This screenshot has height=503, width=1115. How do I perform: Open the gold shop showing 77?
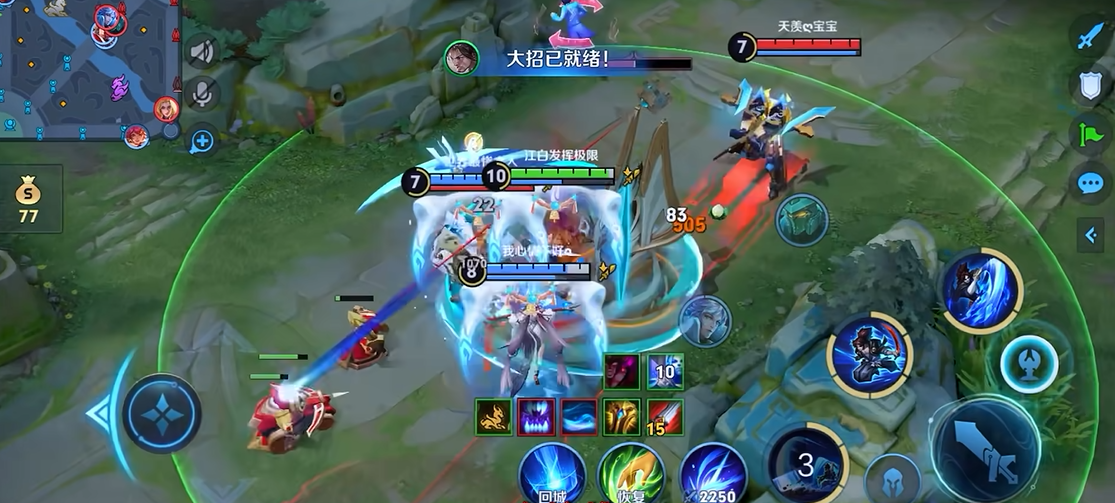coord(28,198)
